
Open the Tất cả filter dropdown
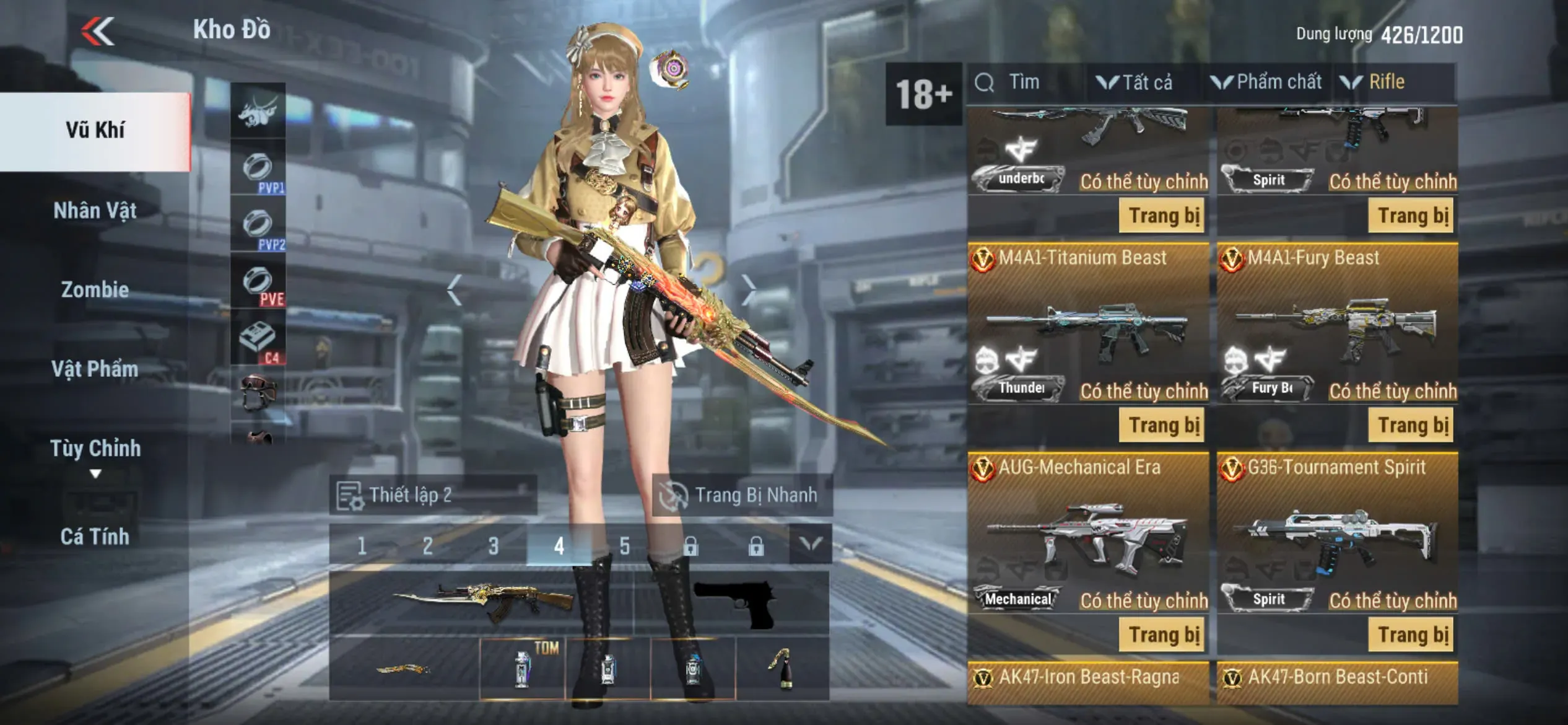(1136, 82)
